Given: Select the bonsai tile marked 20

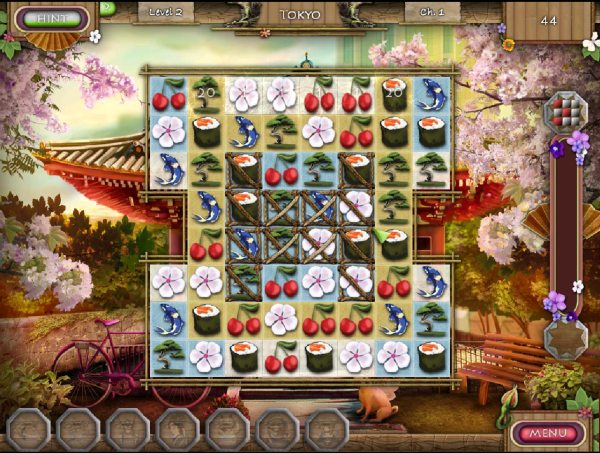Looking at the screenshot, I should coord(206,95).
